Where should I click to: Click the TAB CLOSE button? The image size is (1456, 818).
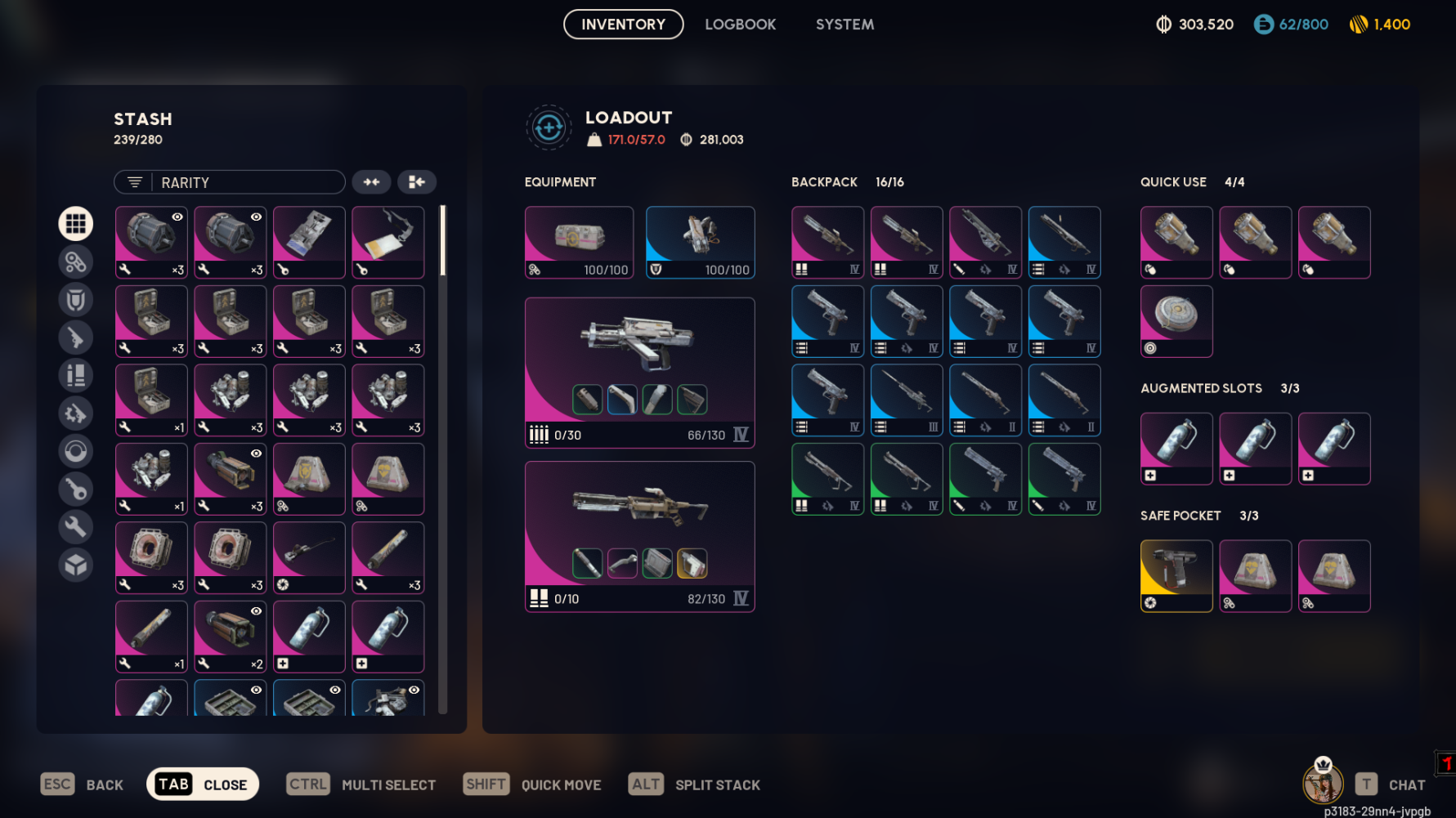pos(202,784)
